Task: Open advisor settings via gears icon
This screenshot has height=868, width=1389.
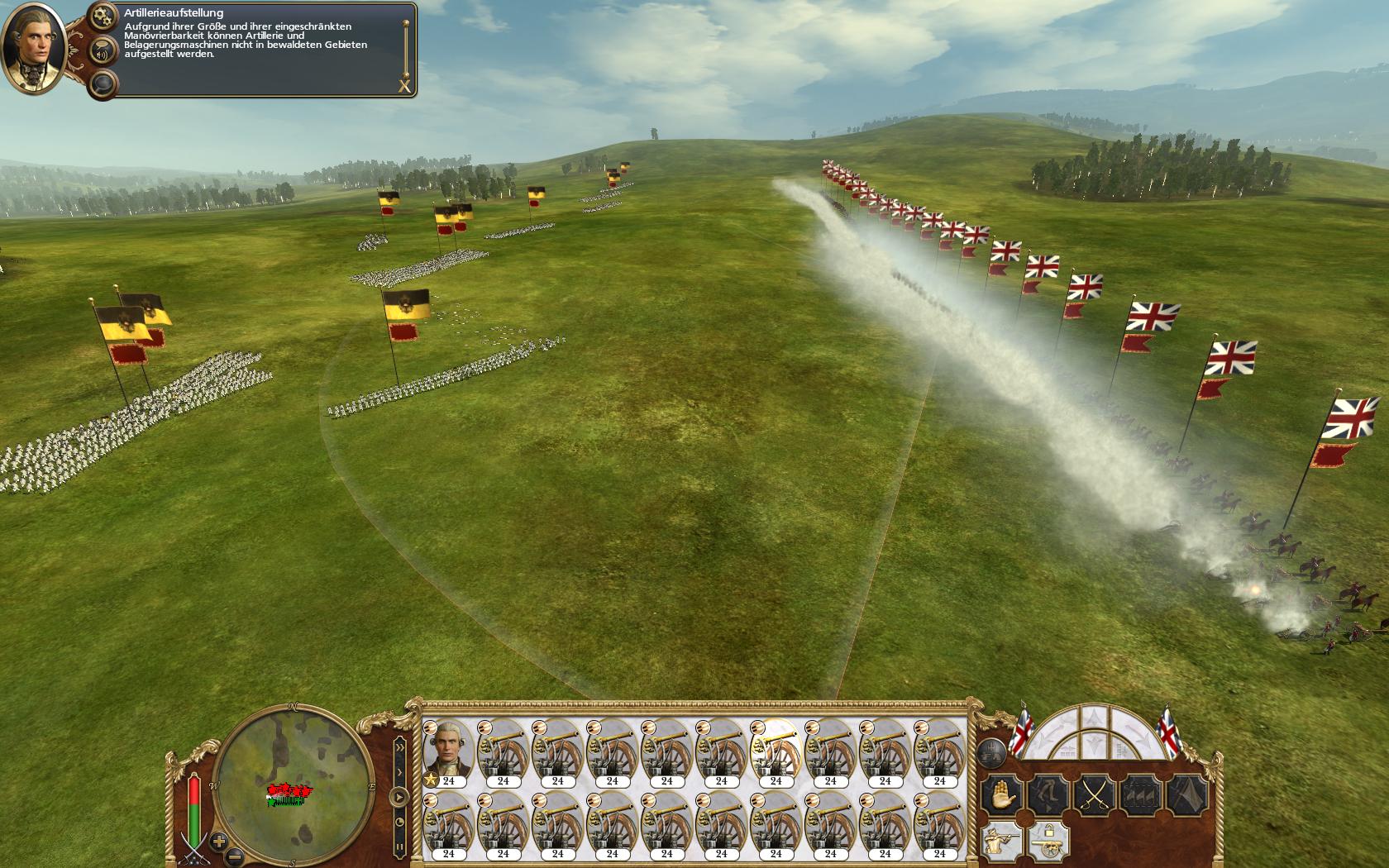Action: [103, 16]
